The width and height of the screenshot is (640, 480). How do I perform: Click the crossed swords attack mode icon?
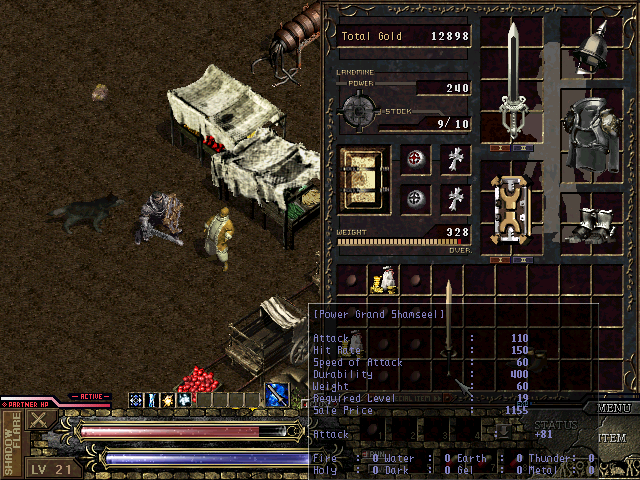39,420
